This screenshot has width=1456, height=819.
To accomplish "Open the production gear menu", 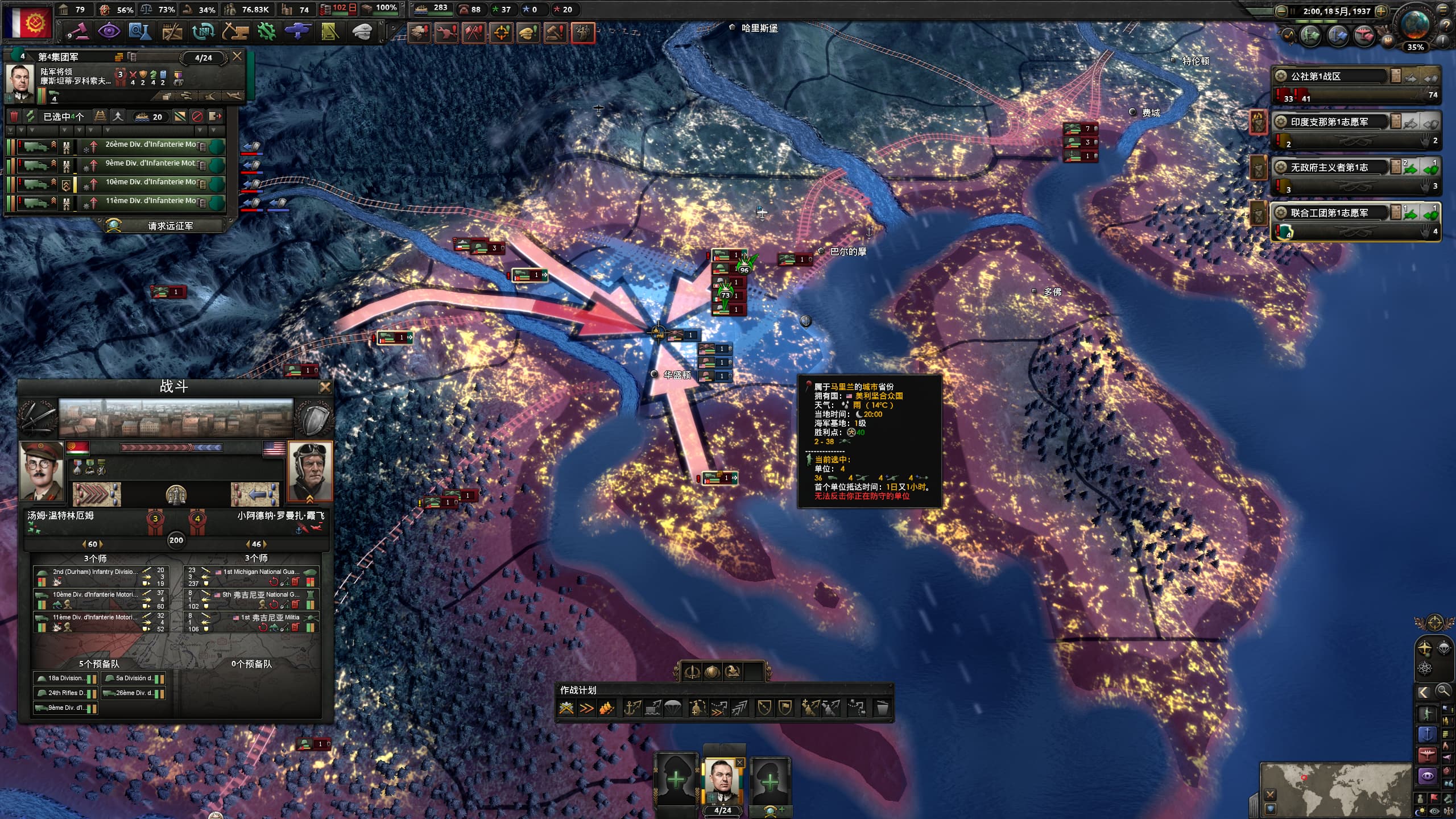I will (266, 31).
